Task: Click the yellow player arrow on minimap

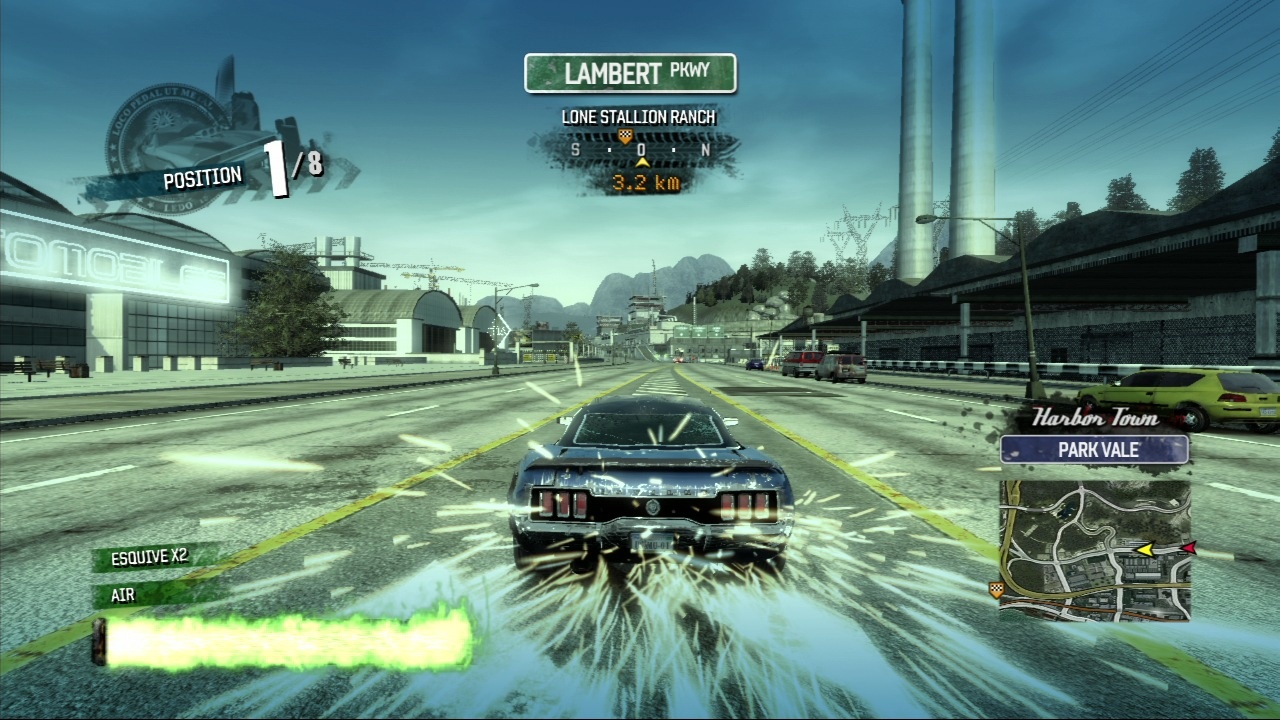Action: [1146, 549]
